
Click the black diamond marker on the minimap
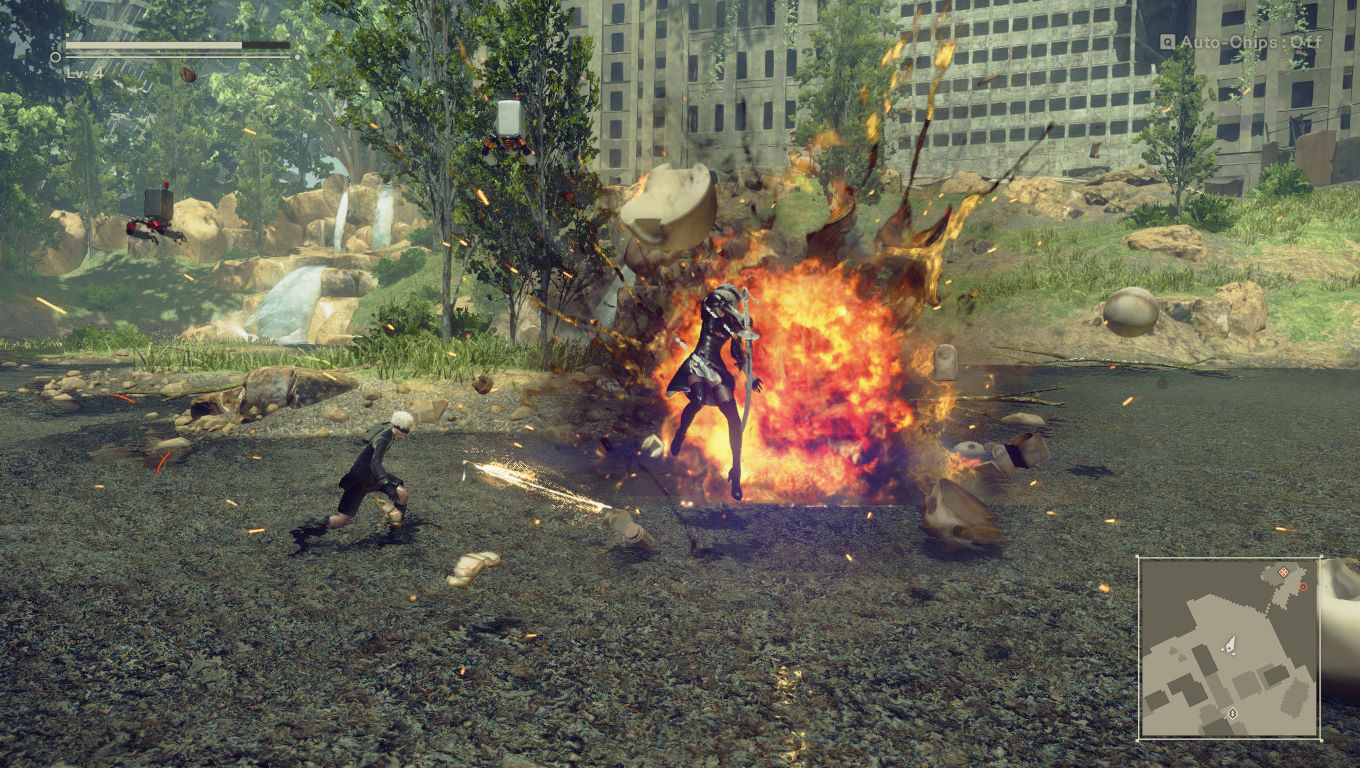pos(1232,713)
